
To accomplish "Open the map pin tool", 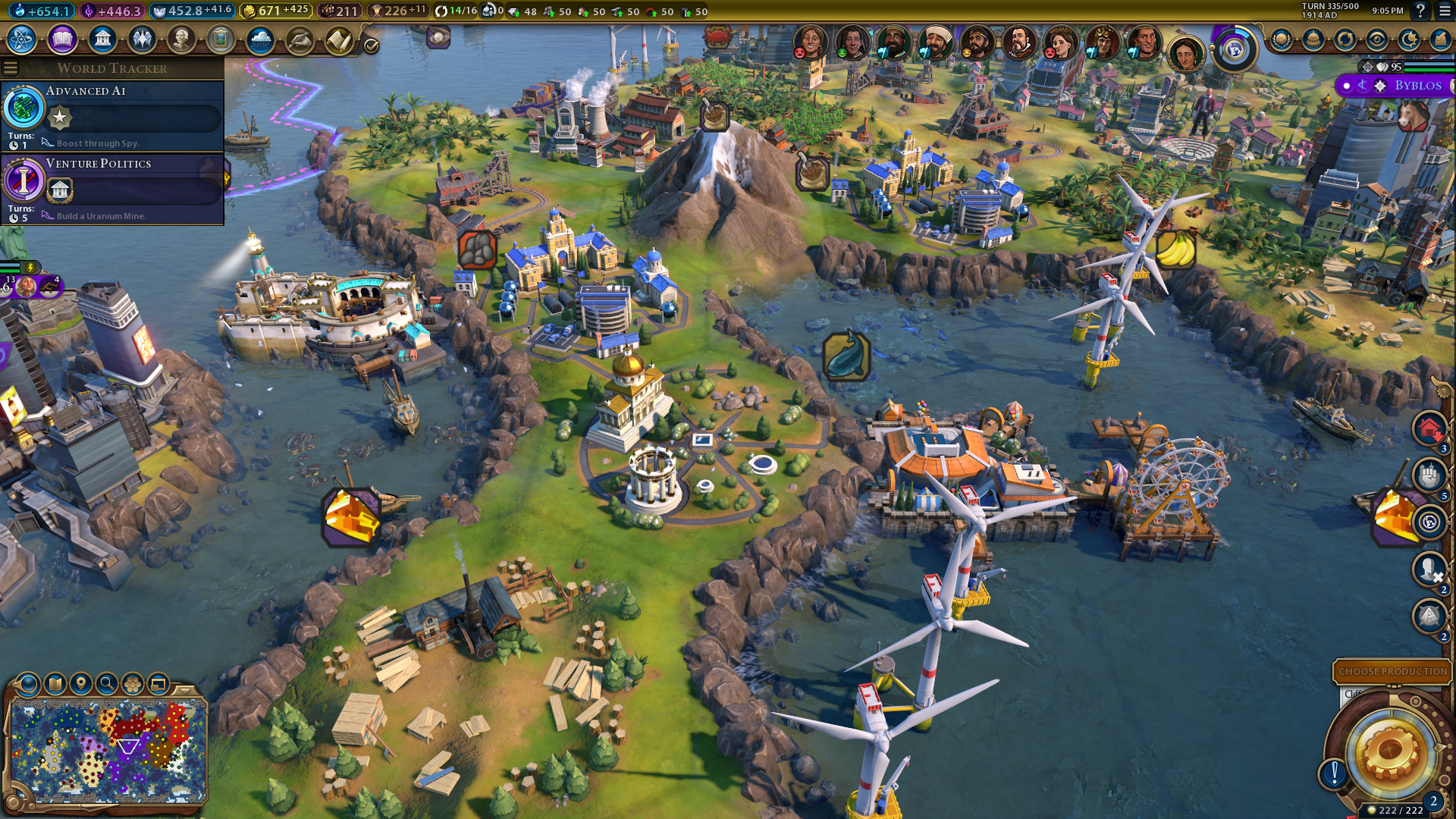I will (81, 684).
